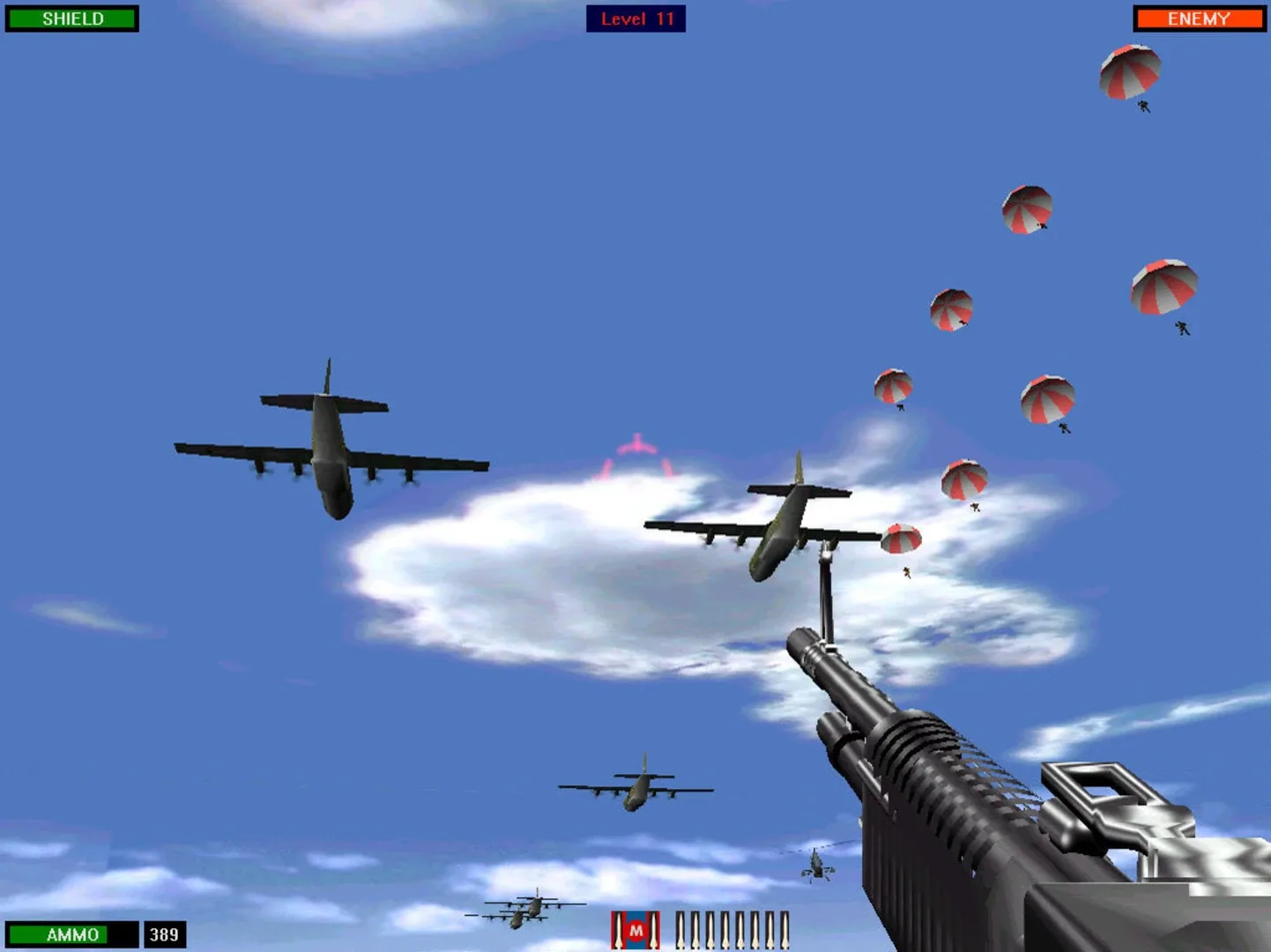
Task: Click the AMMO counter showing 389
Action: (x=163, y=935)
